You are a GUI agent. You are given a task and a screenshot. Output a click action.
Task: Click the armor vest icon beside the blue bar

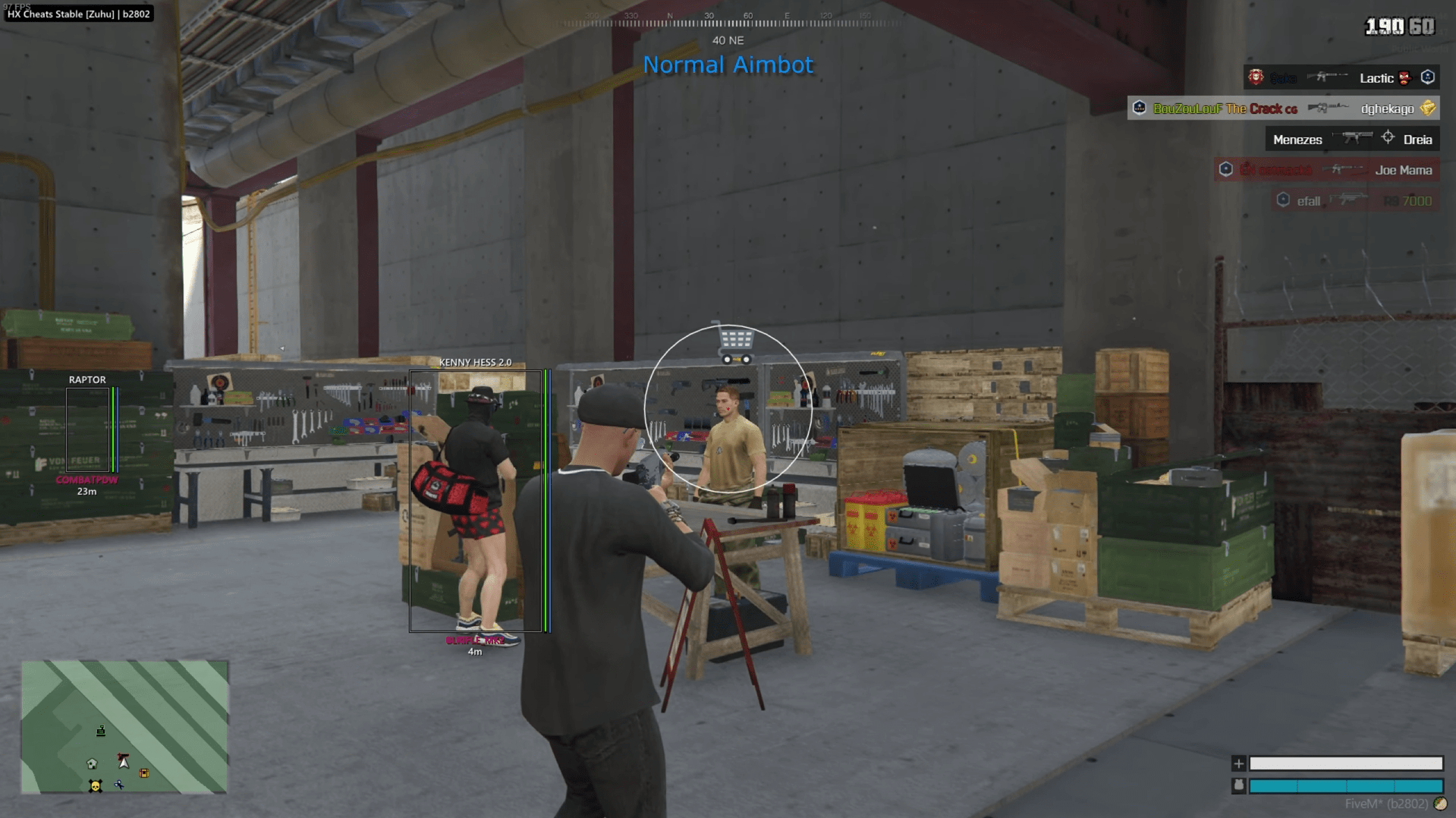(1240, 788)
